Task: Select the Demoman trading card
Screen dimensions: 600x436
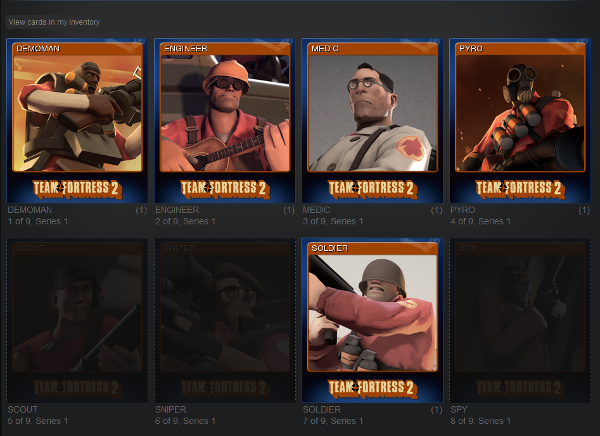Action: pyautogui.click(x=77, y=120)
